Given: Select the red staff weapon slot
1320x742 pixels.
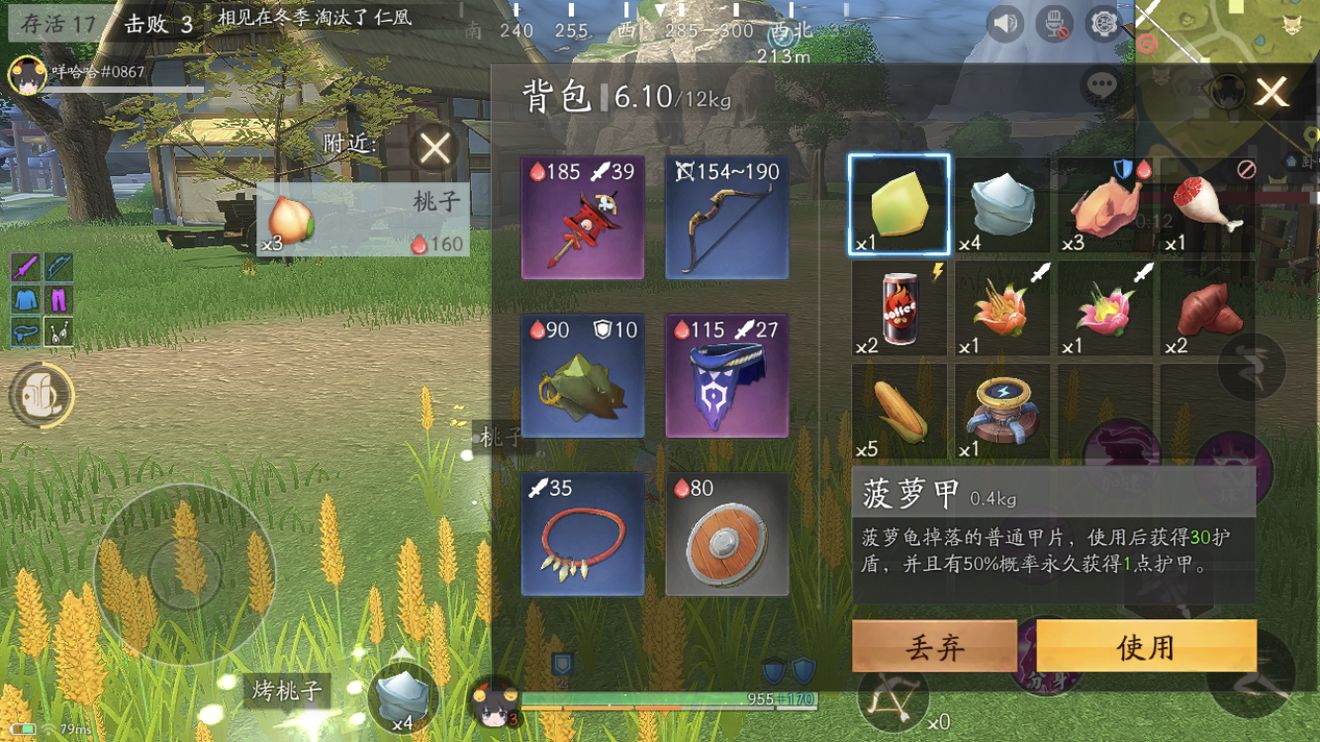Looking at the screenshot, I should (x=582, y=216).
